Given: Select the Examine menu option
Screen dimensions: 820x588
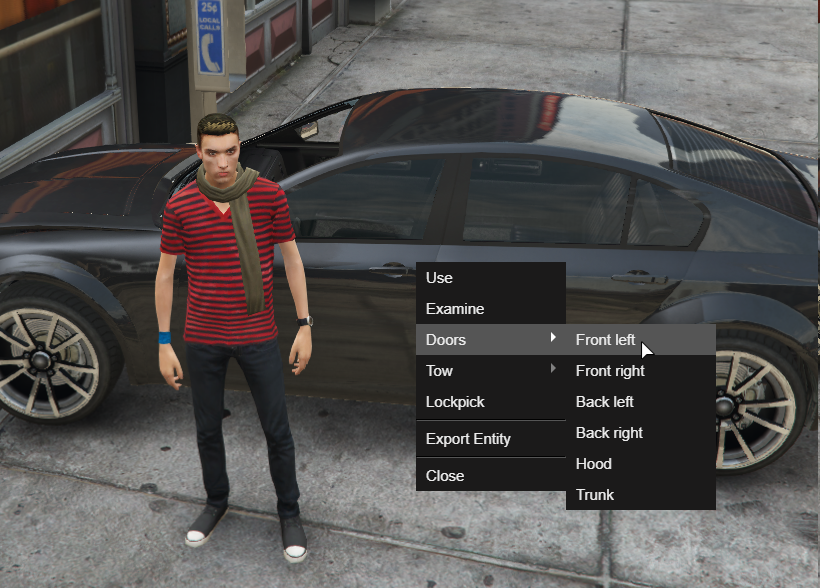Looking at the screenshot, I should click(455, 309).
